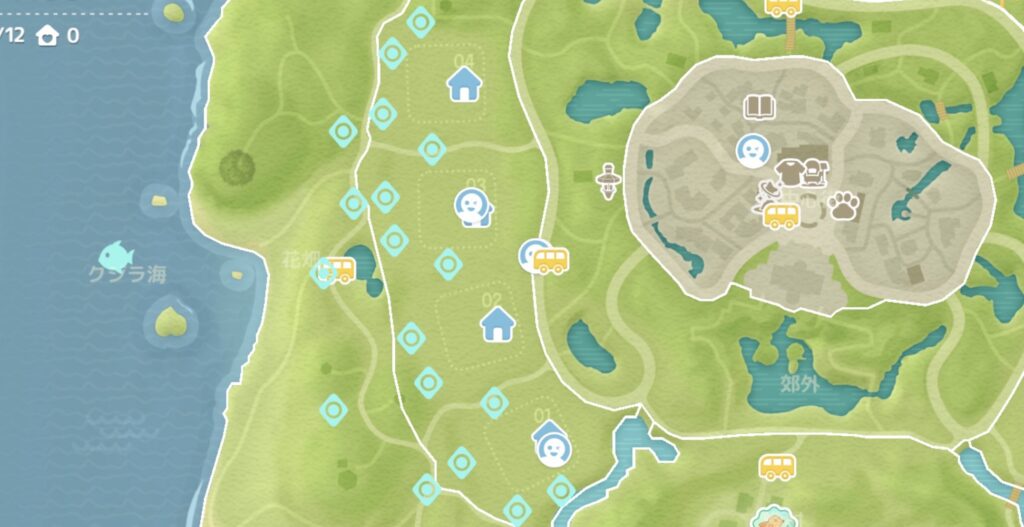This screenshot has width=1024, height=527.
Task: Select the house marker on plot 04
Action: pyautogui.click(x=463, y=86)
